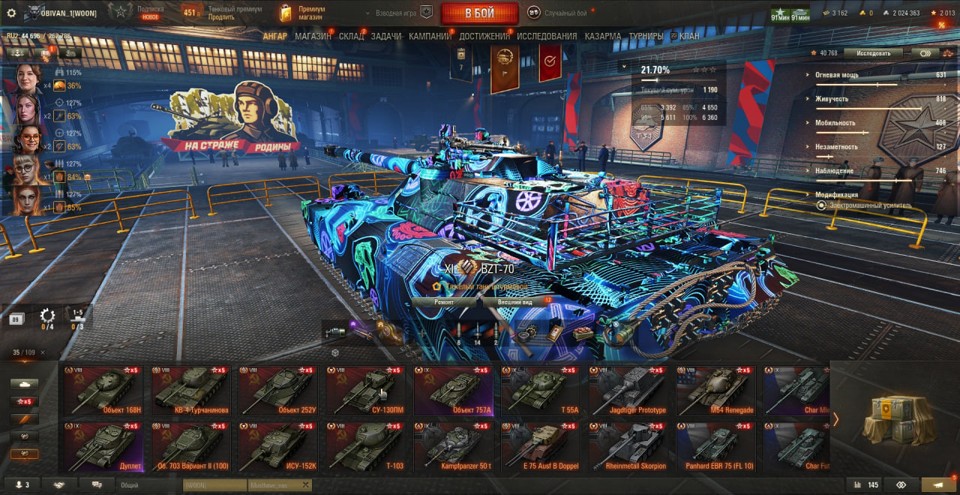The image size is (960, 495).
Task: Click the Ремонт button for BZT-70
Action: pyautogui.click(x=444, y=300)
